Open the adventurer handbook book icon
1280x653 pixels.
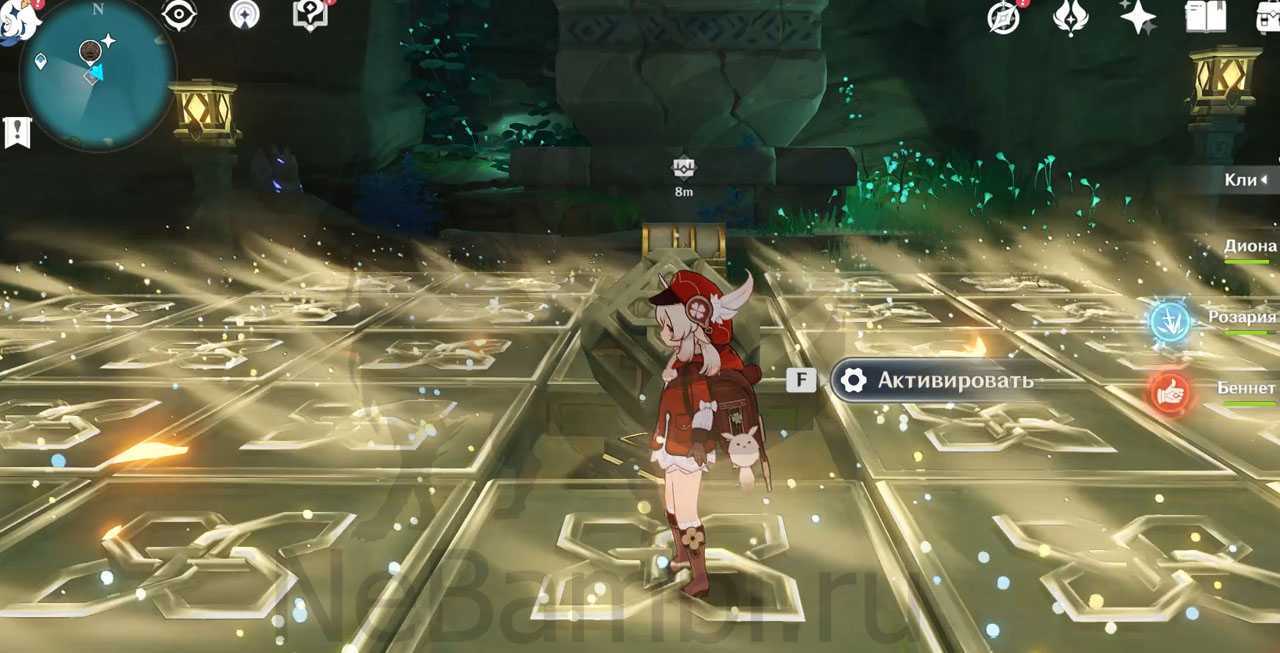click(x=1205, y=17)
